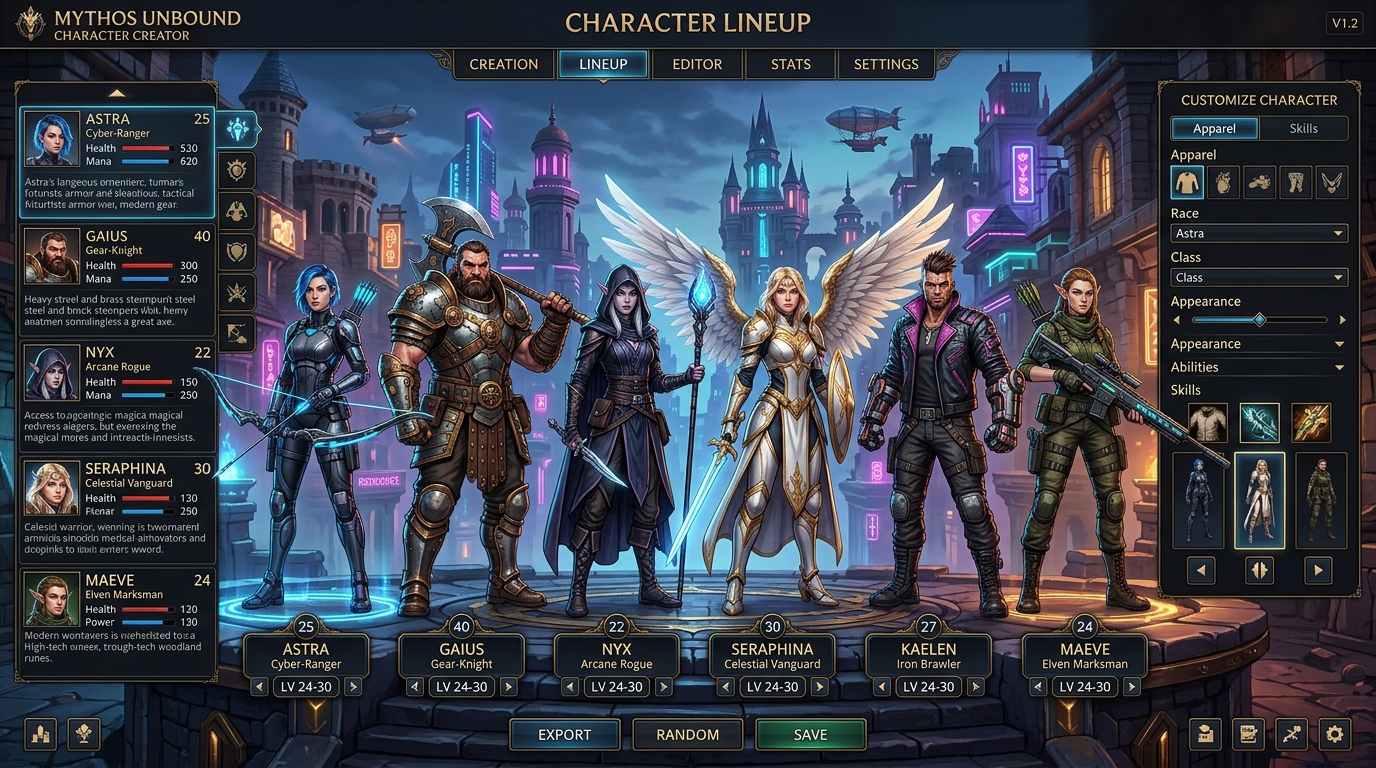Switch to the Skills tab
Viewport: 1376px width, 768px height.
coord(1305,128)
